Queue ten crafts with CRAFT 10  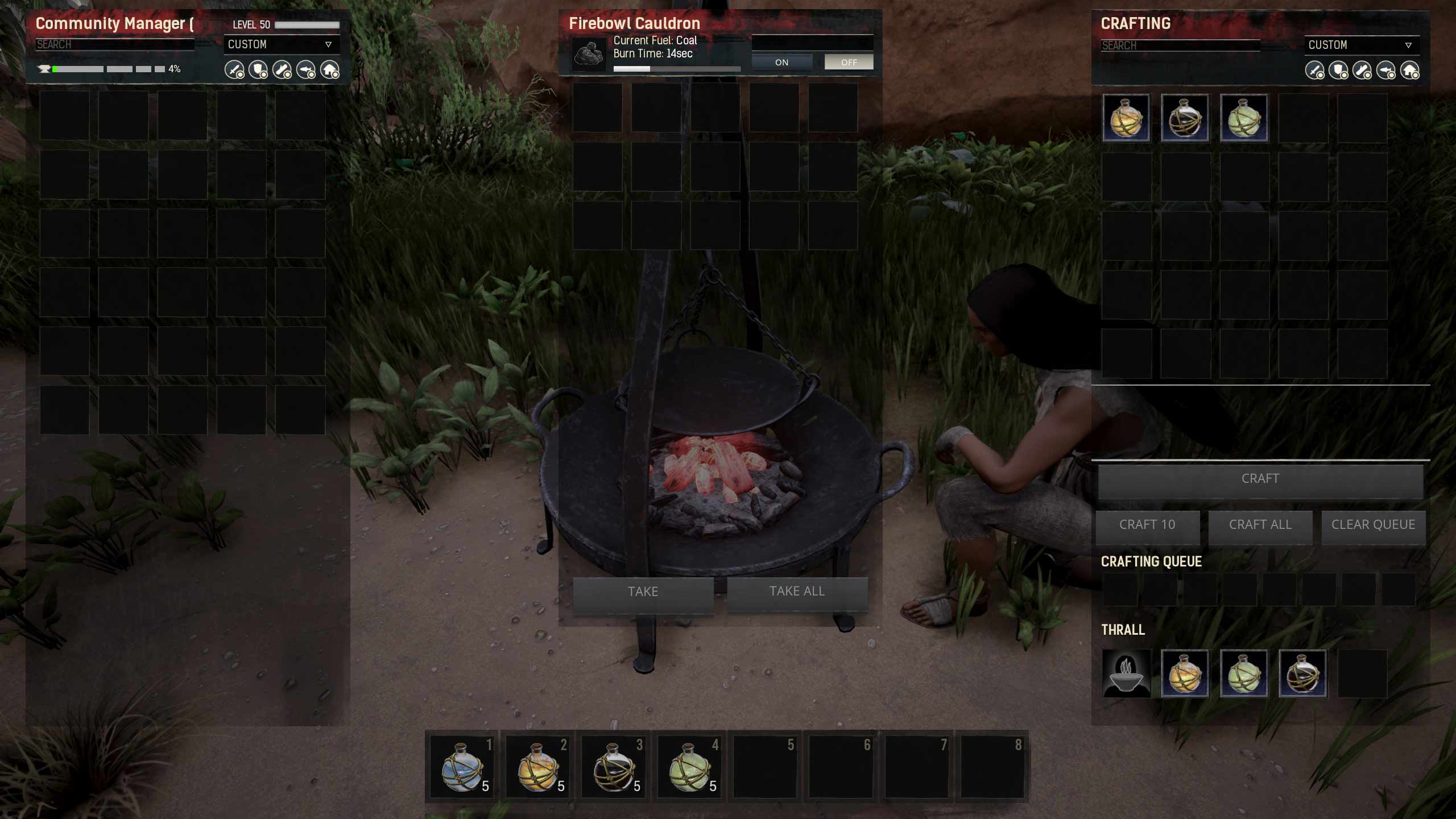tap(1147, 524)
